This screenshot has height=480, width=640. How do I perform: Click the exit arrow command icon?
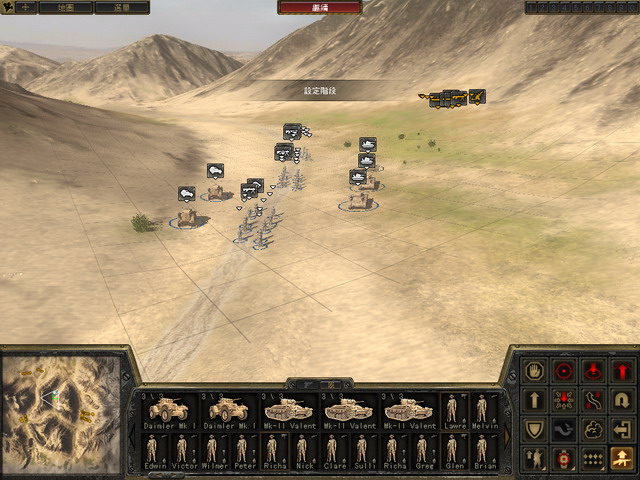click(x=622, y=430)
